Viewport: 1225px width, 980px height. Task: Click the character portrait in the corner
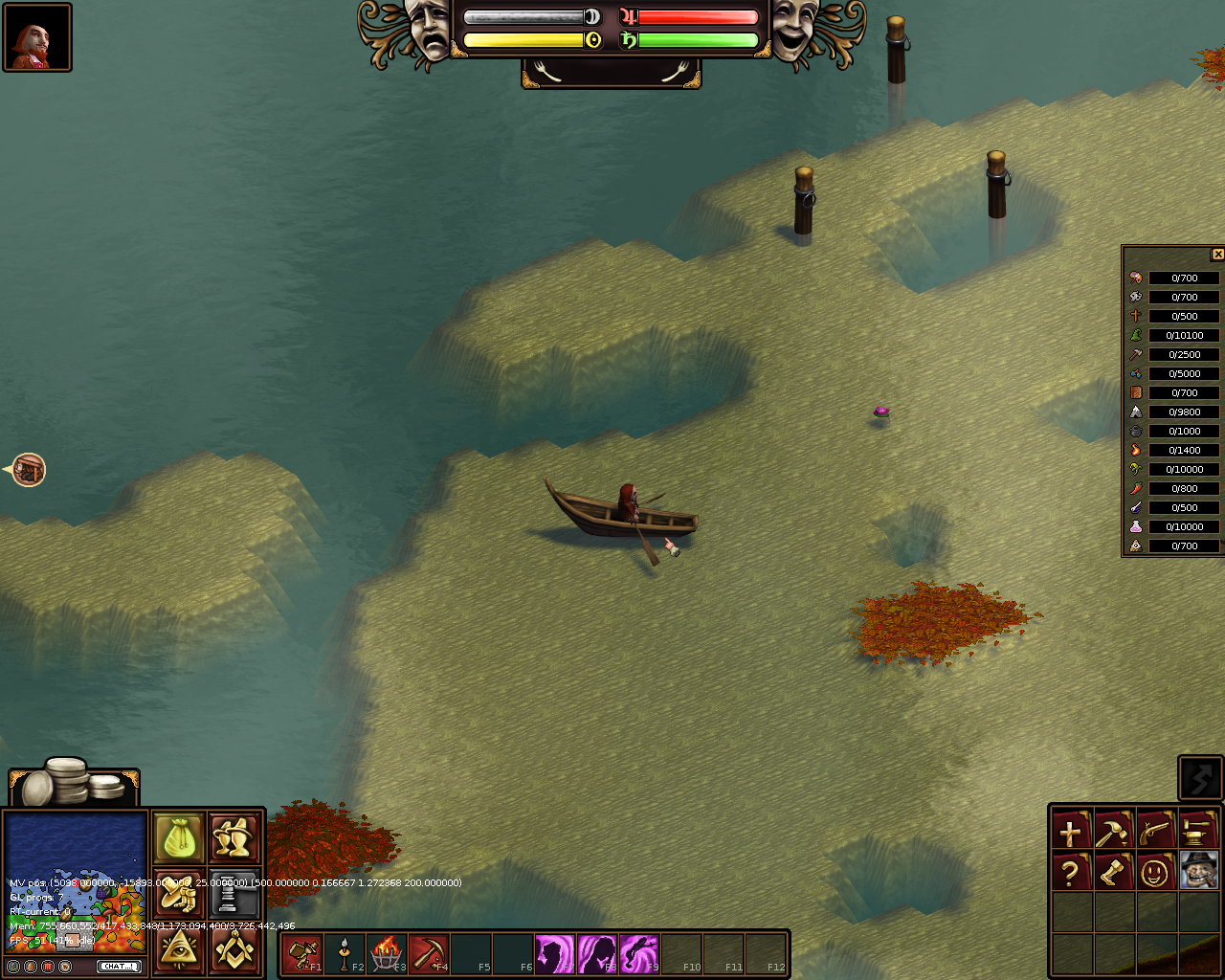click(37, 37)
